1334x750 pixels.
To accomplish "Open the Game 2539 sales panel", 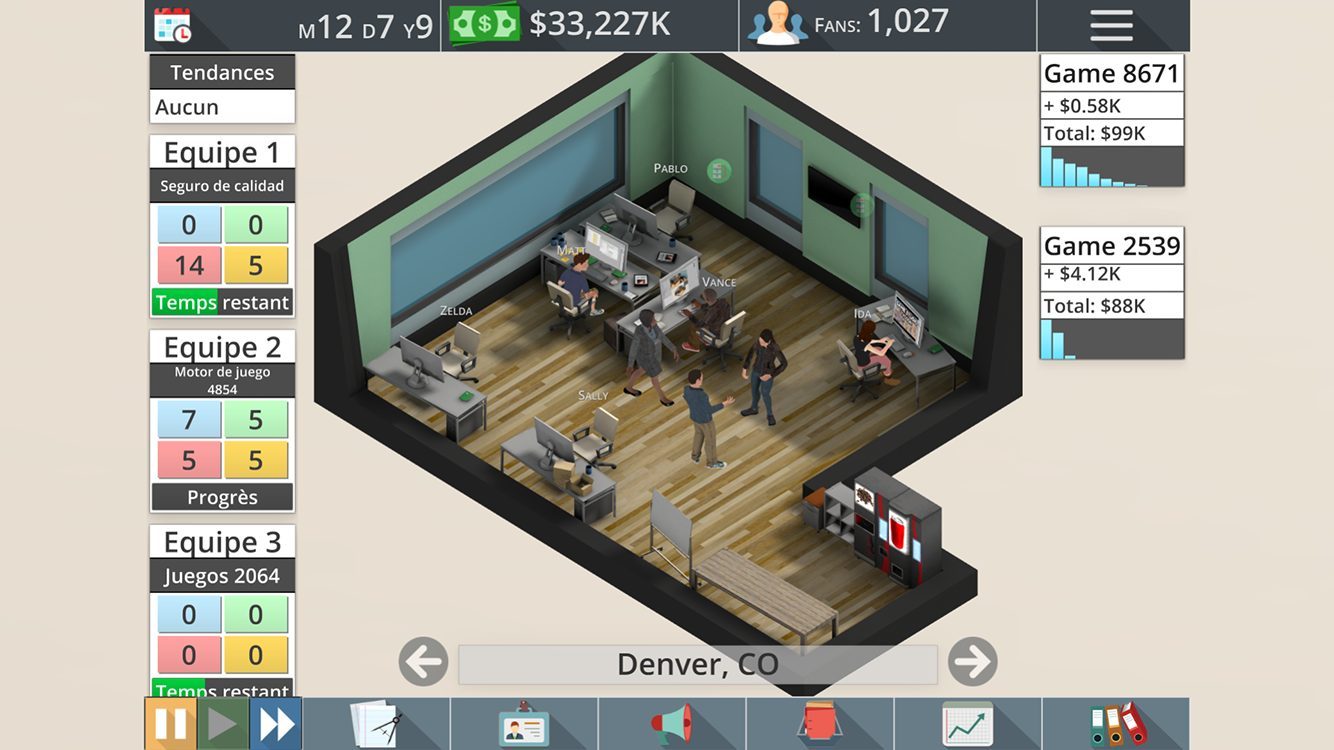I will [1112, 293].
